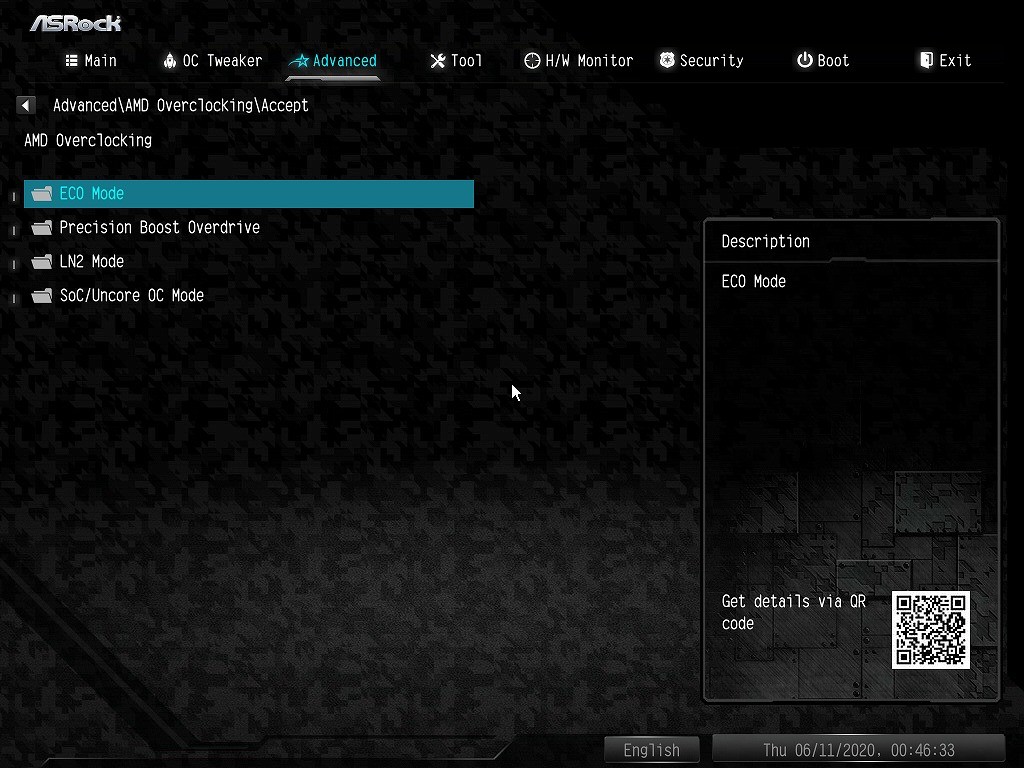Go to the Security tab
This screenshot has width=1024, height=768.
coord(701,61)
